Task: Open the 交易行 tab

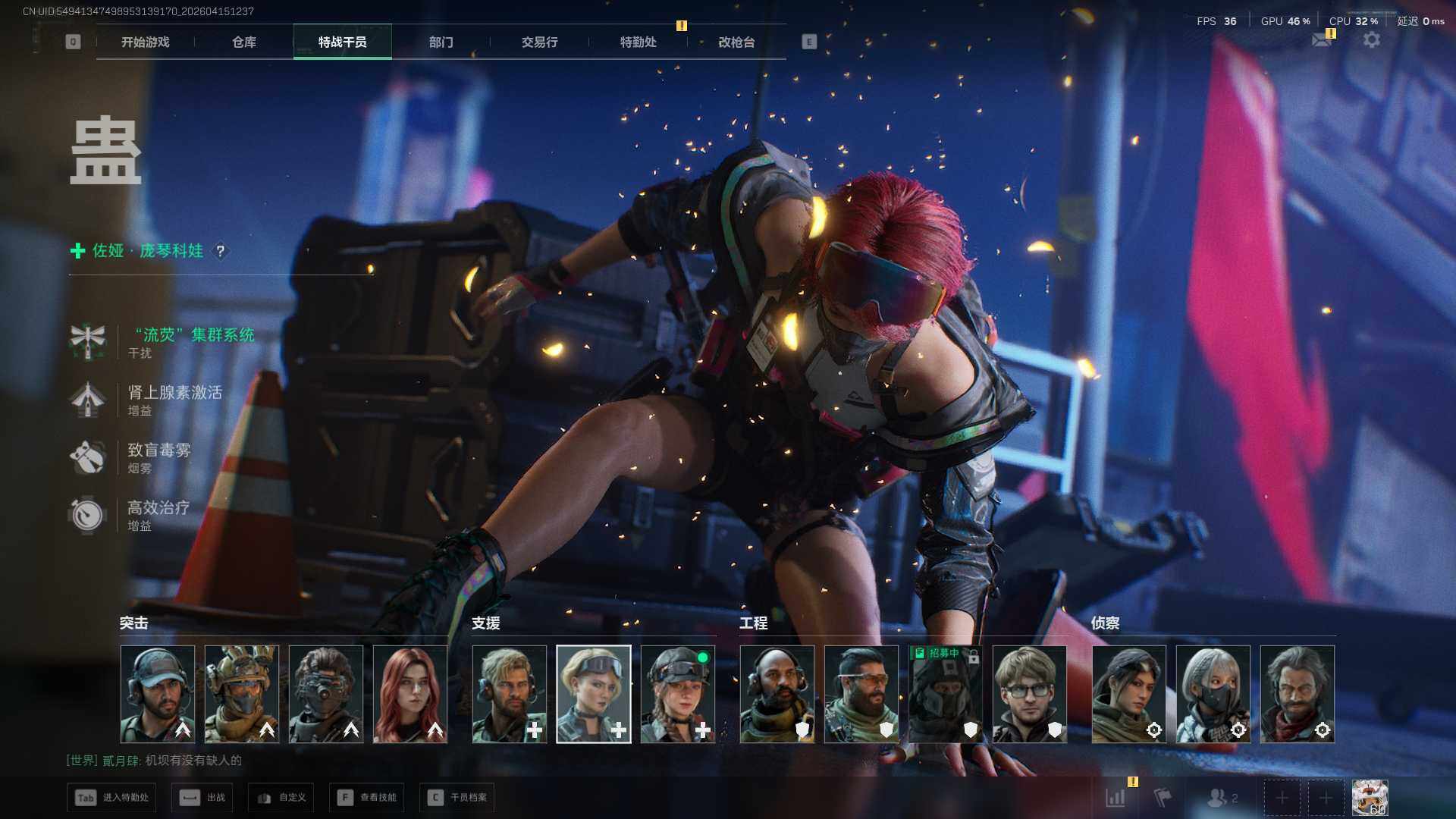Action: pyautogui.click(x=539, y=42)
